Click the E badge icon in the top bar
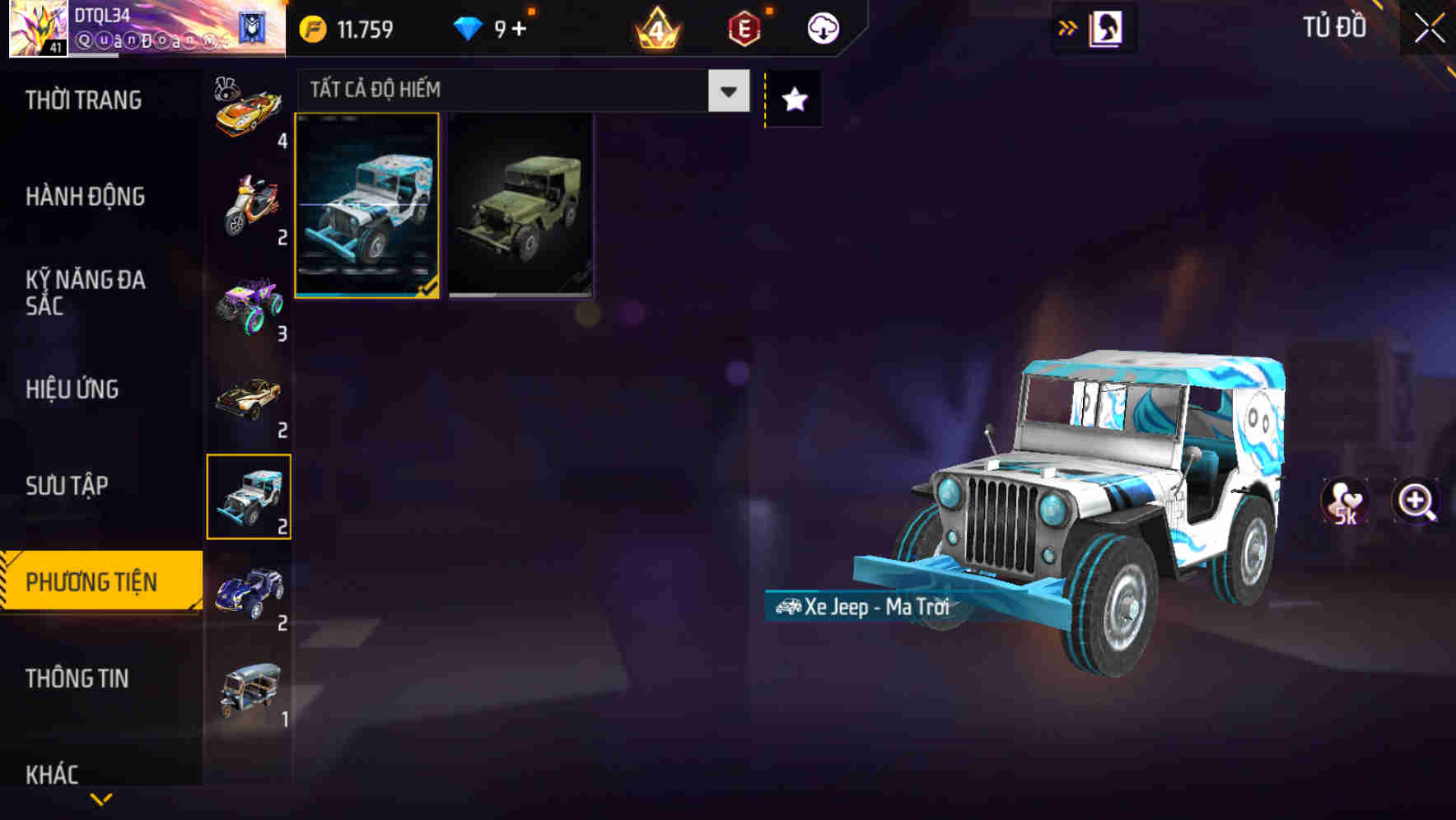Image resolution: width=1456 pixels, height=820 pixels. (744, 26)
